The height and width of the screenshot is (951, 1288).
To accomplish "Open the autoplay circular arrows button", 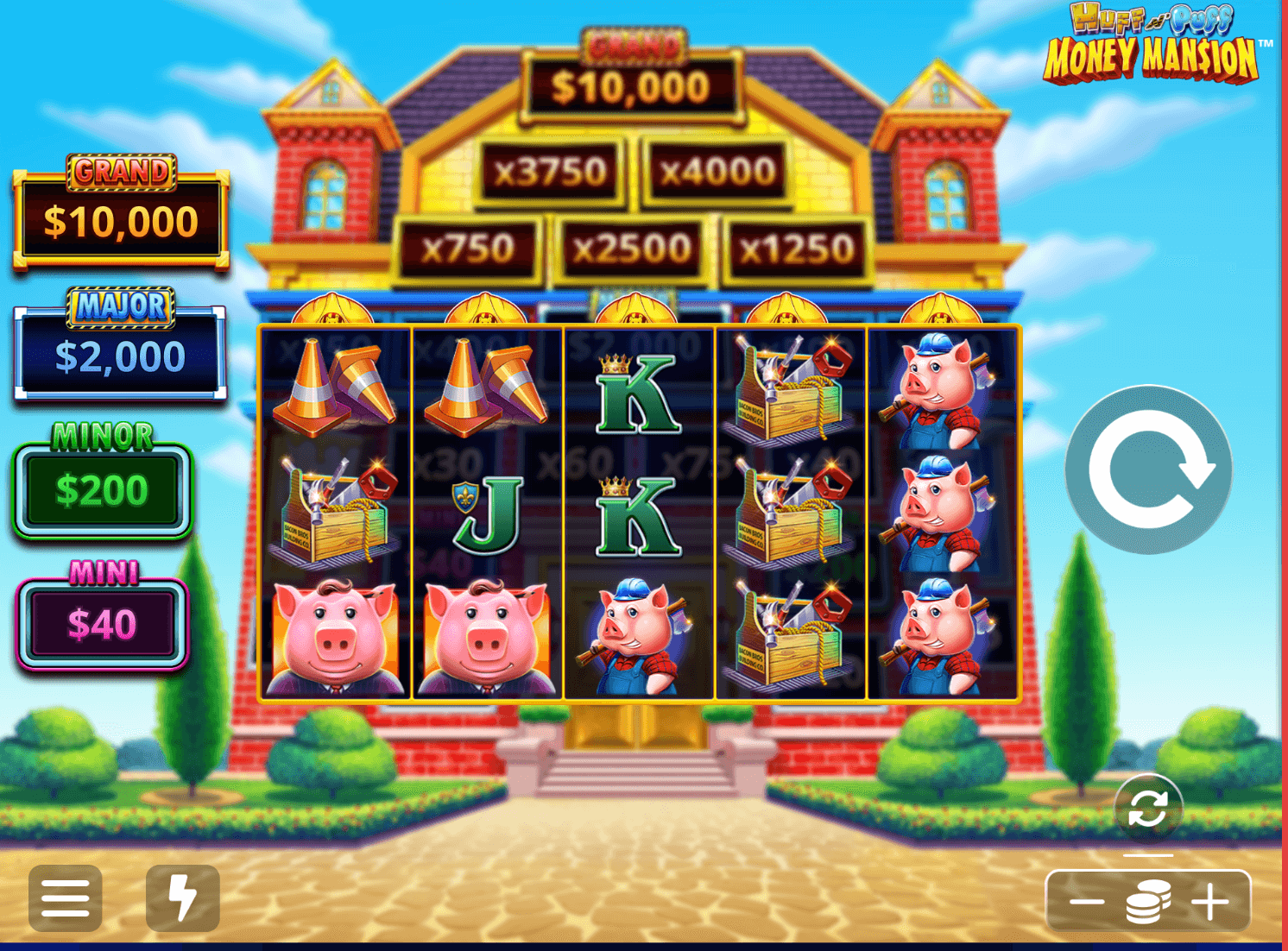I will tap(1147, 809).
